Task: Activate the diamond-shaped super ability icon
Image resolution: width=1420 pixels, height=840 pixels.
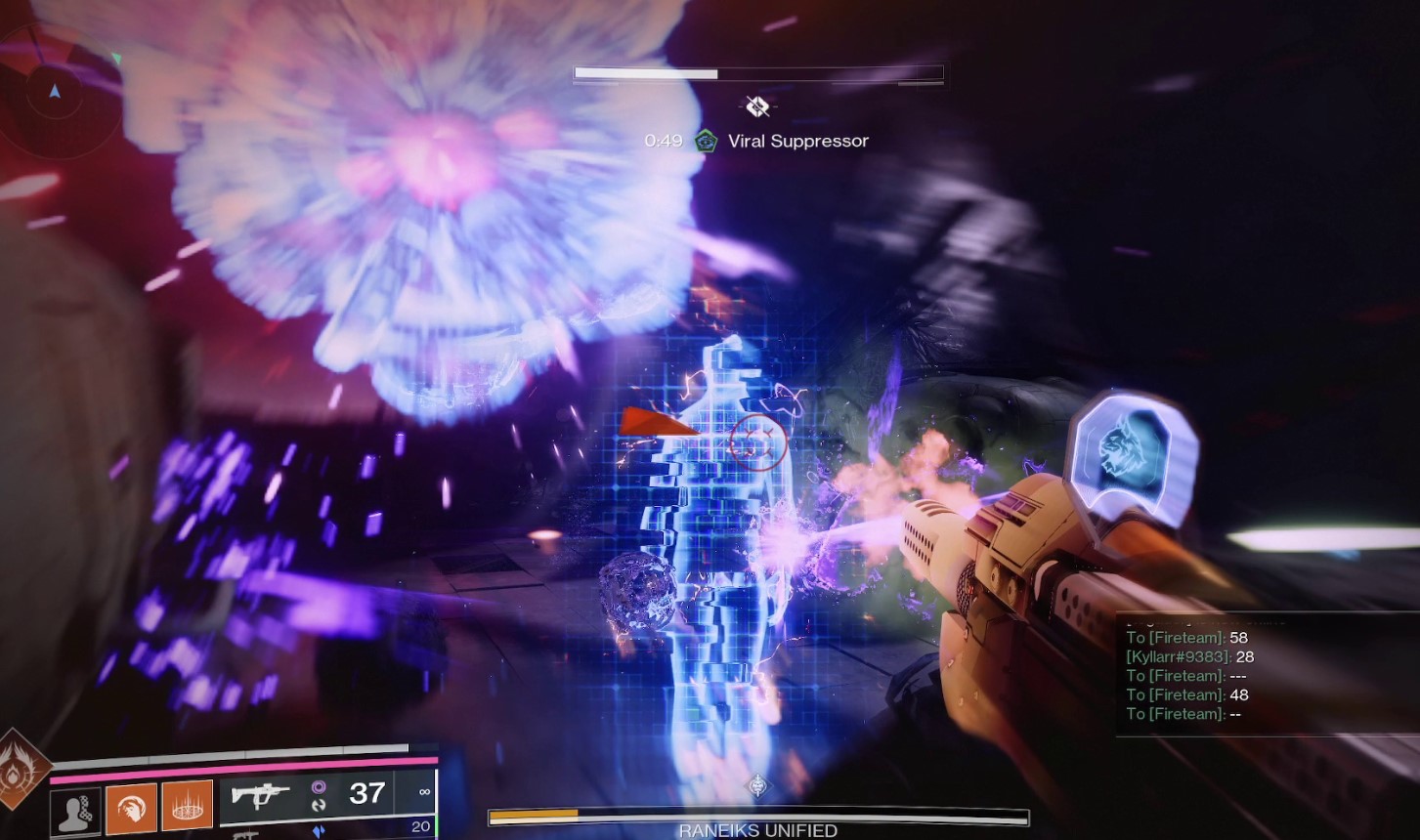Action: [x=20, y=770]
